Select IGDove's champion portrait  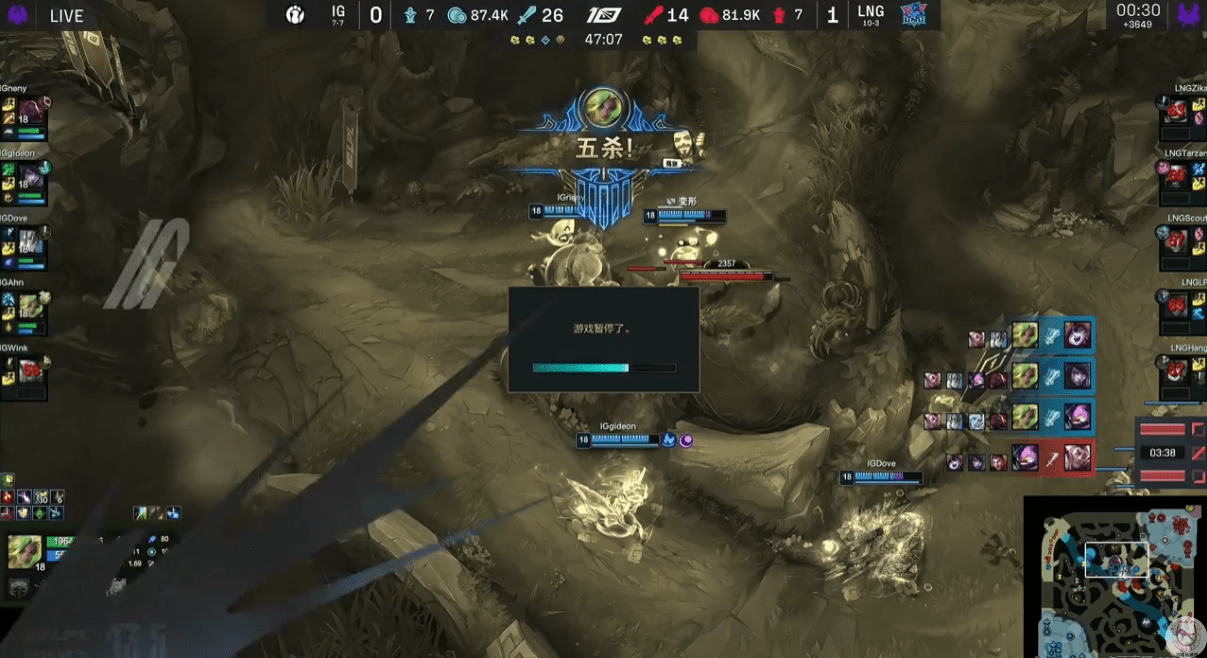31,245
